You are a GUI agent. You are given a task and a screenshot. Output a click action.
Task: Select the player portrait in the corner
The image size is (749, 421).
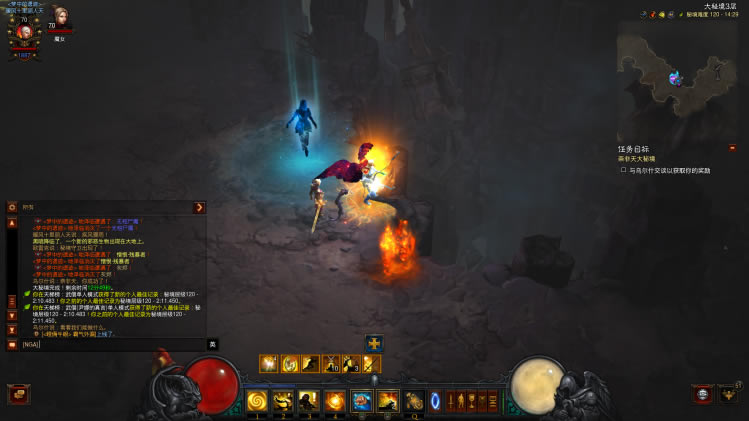click(x=24, y=32)
